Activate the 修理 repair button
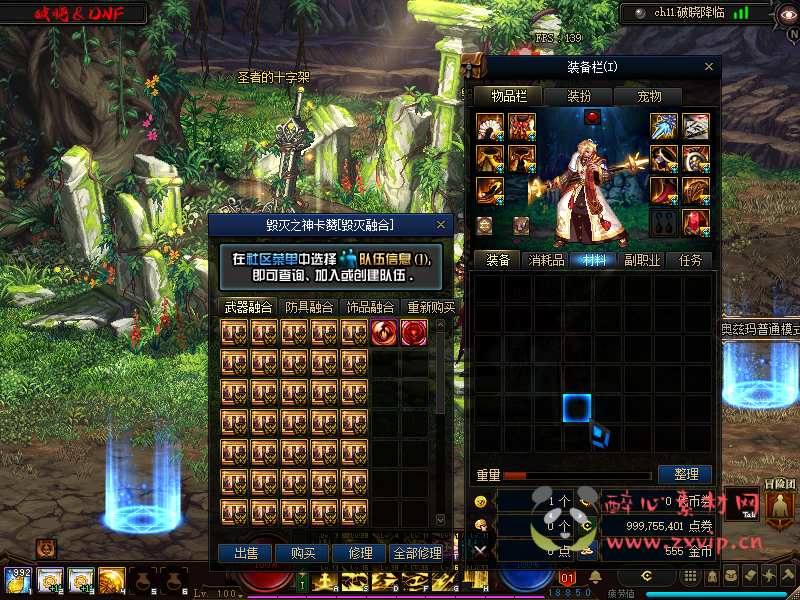Image resolution: width=800 pixels, height=600 pixels. 360,553
